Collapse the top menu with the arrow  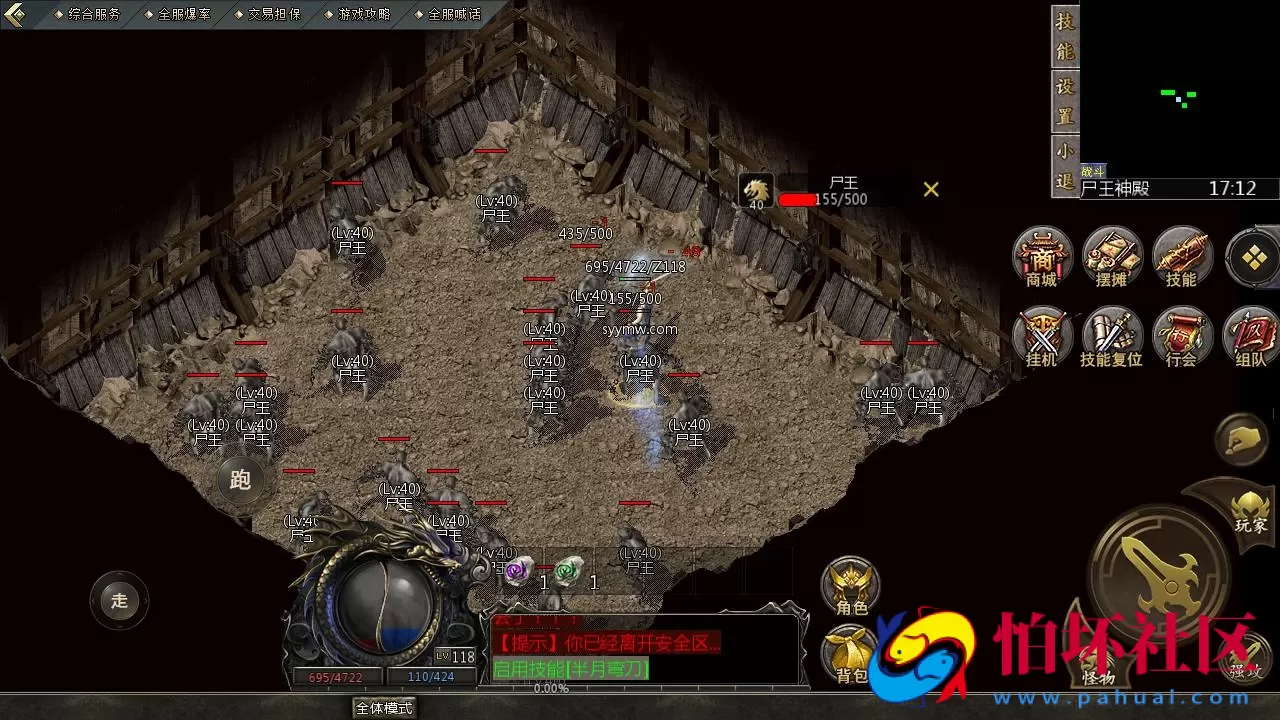[x=14, y=15]
